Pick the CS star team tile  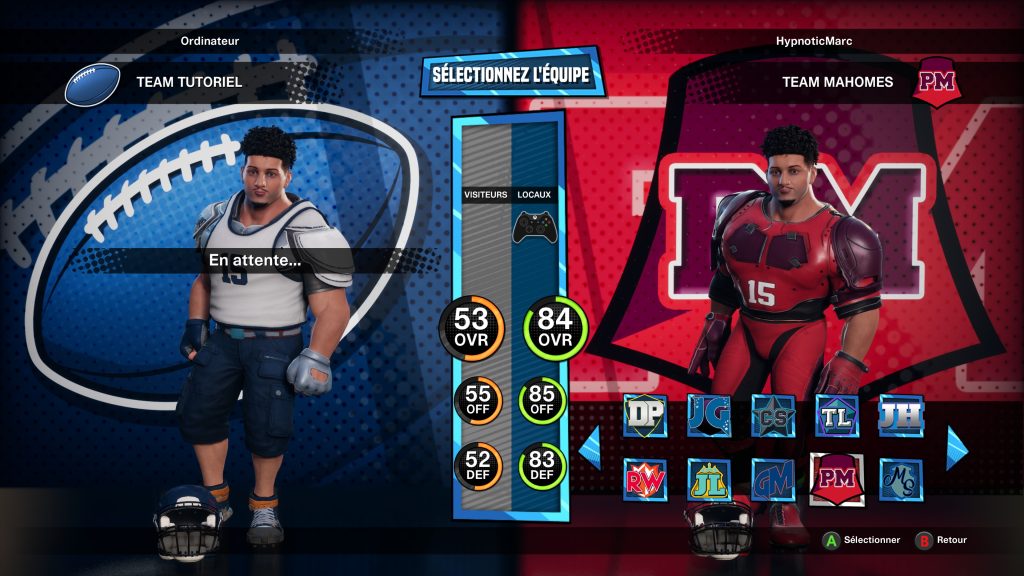(772, 416)
